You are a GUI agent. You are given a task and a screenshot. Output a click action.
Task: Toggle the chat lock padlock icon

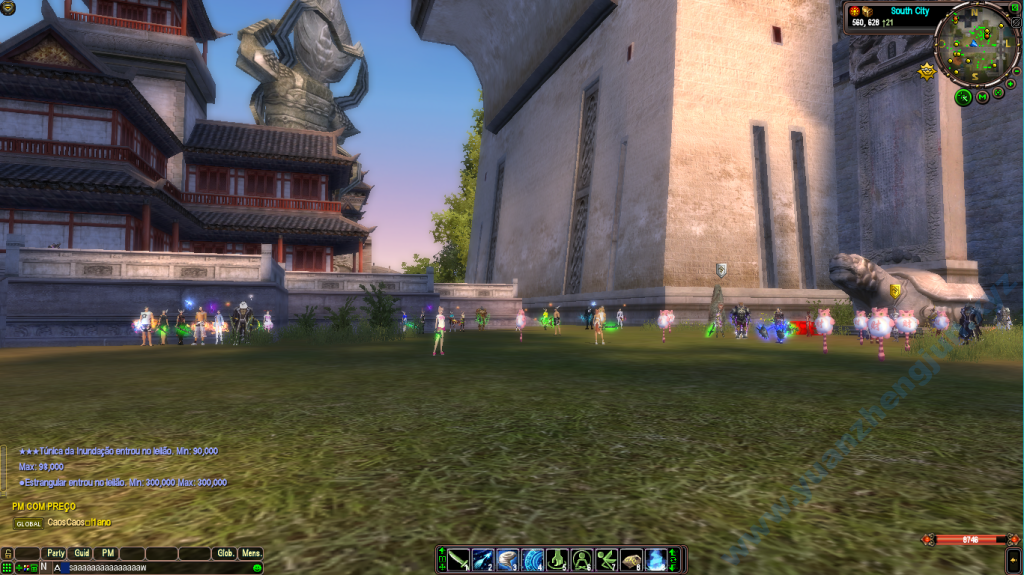click(7, 553)
